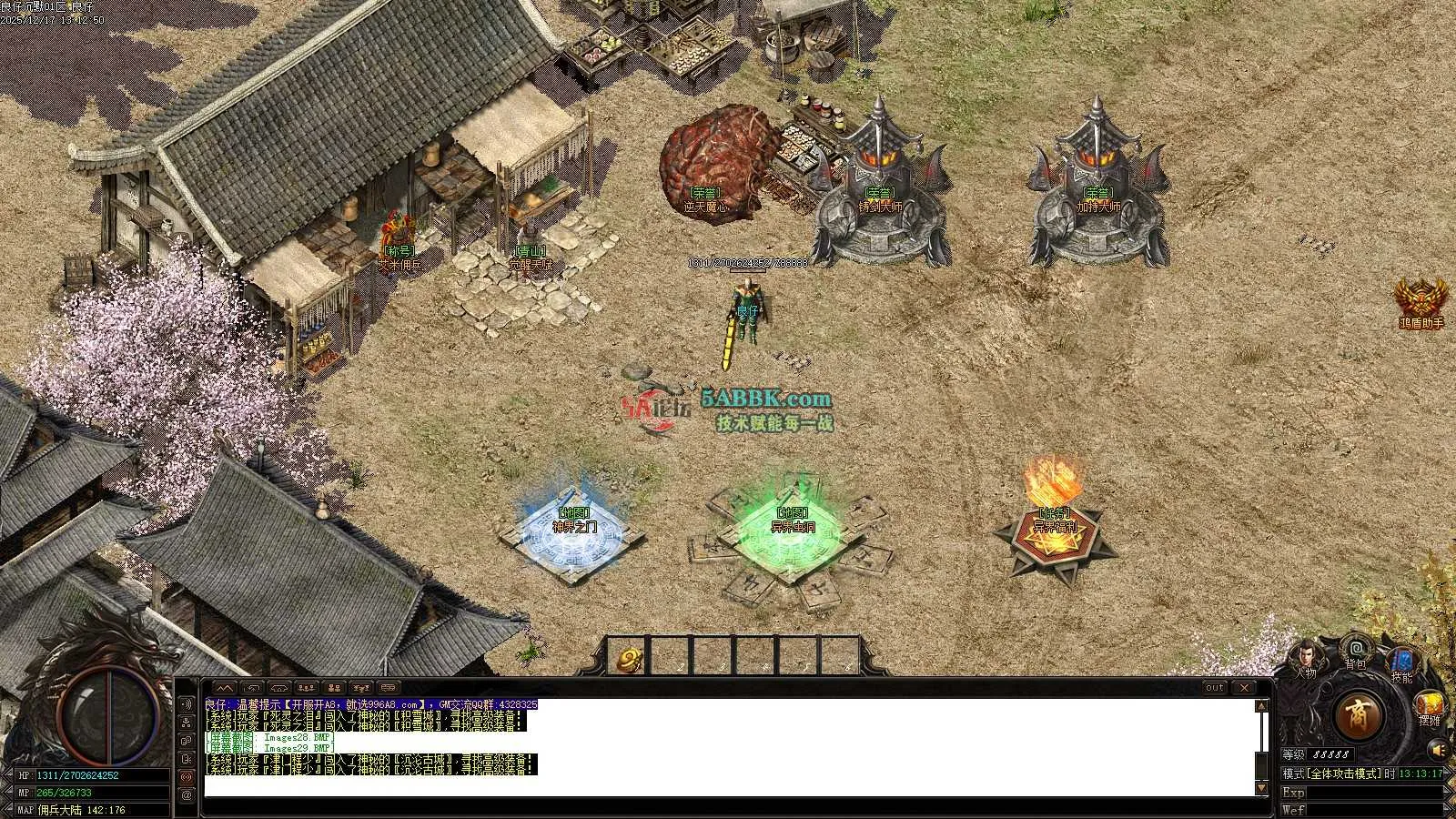This screenshot has height=819, width=1456.
Task: Open the 摆摊 stall chest icon
Action: tap(1430, 705)
